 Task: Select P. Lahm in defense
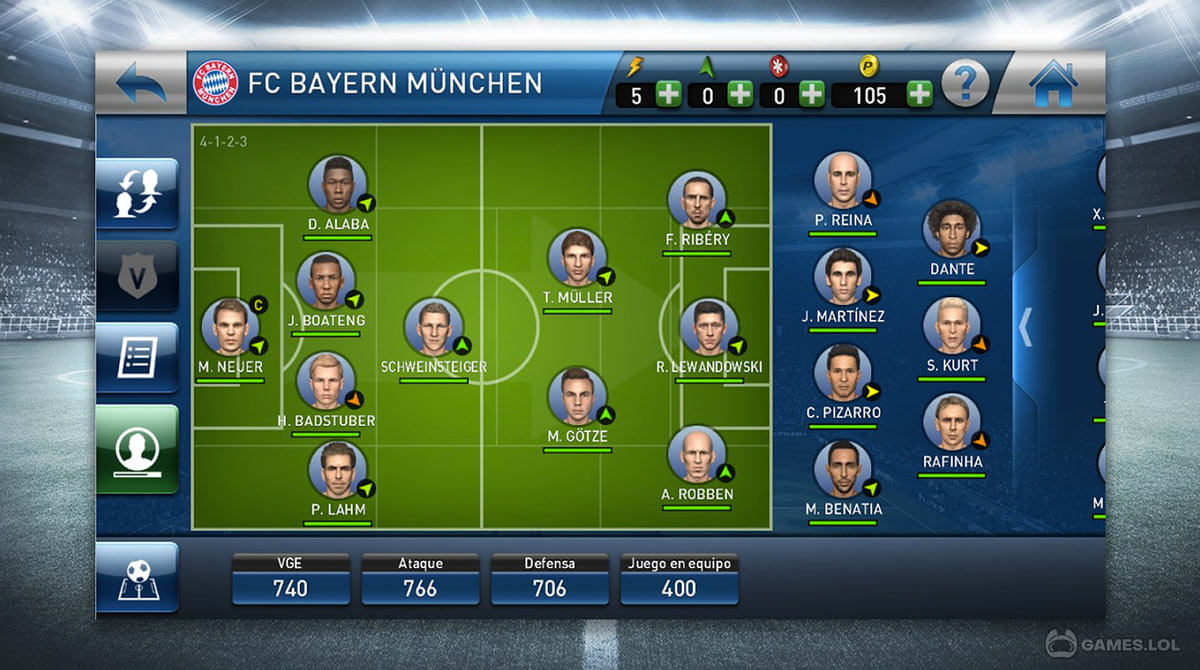[337, 470]
